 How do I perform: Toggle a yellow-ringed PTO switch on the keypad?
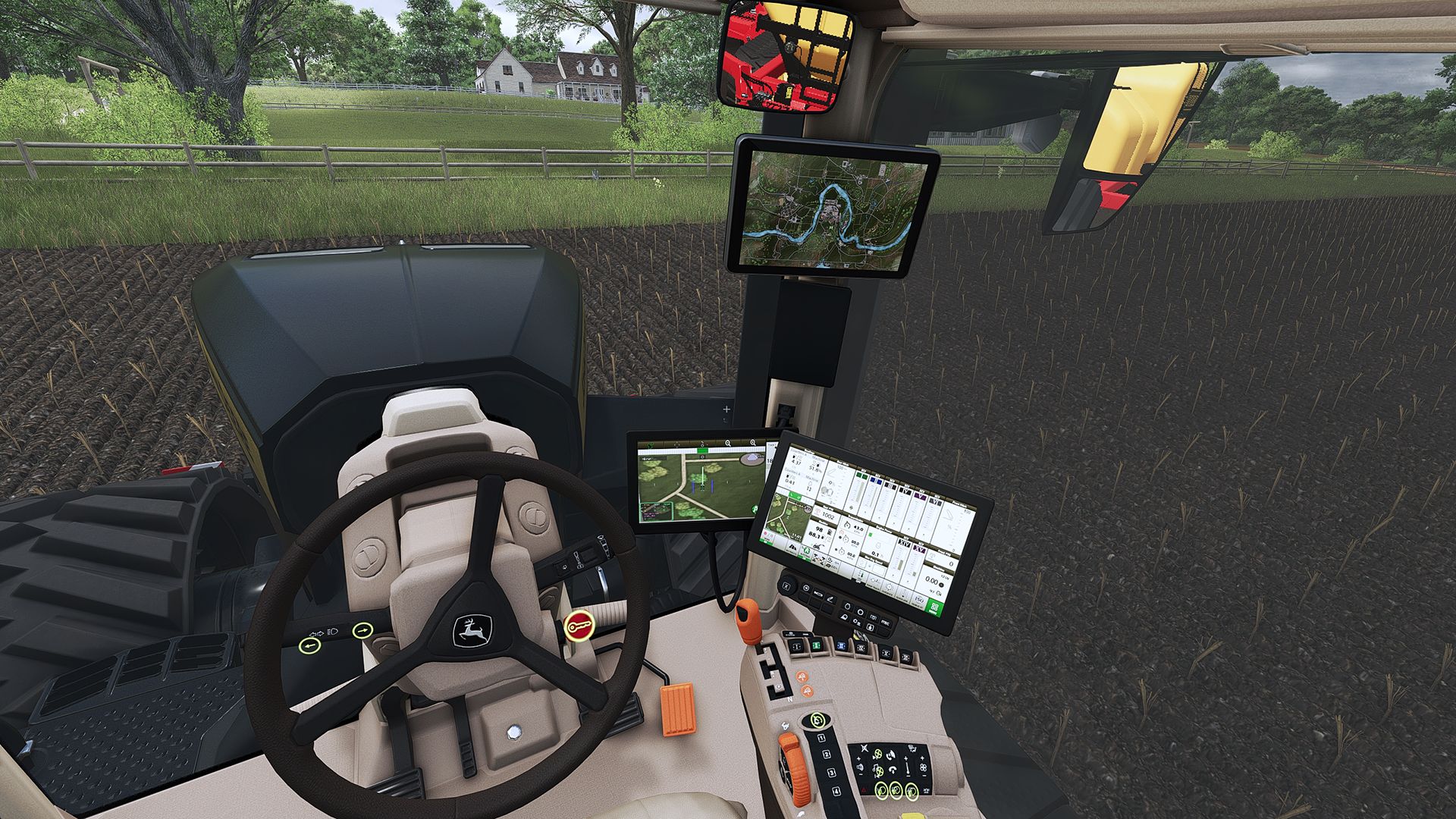tap(883, 791)
